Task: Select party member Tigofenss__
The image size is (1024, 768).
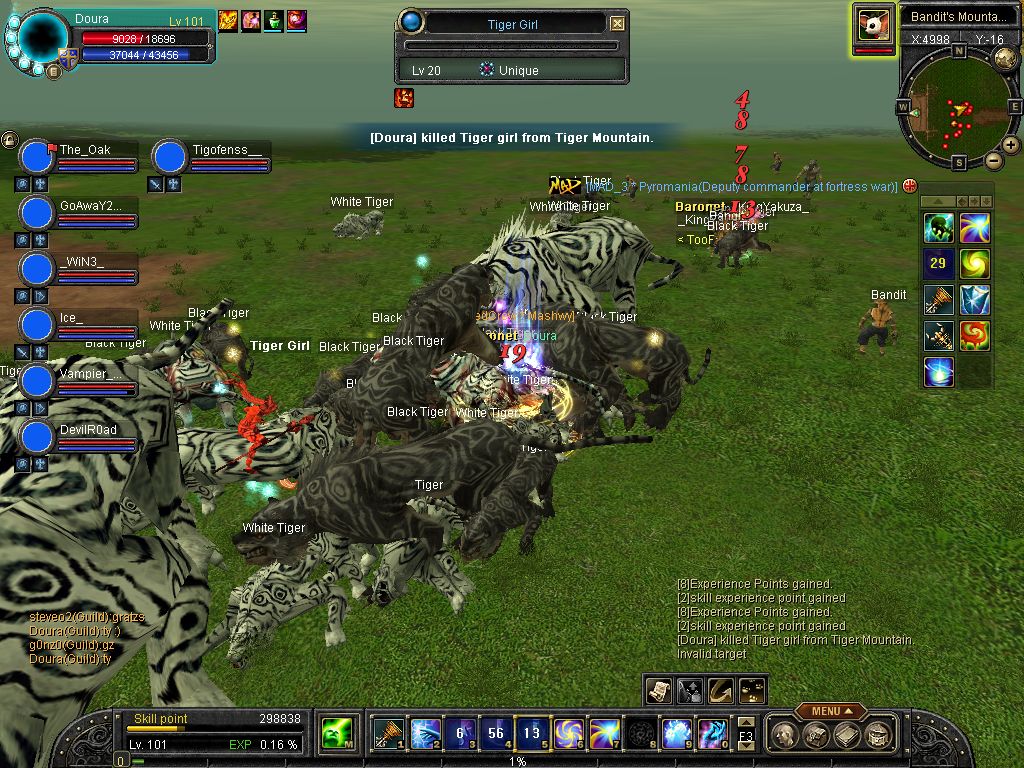Action: pyautogui.click(x=171, y=158)
